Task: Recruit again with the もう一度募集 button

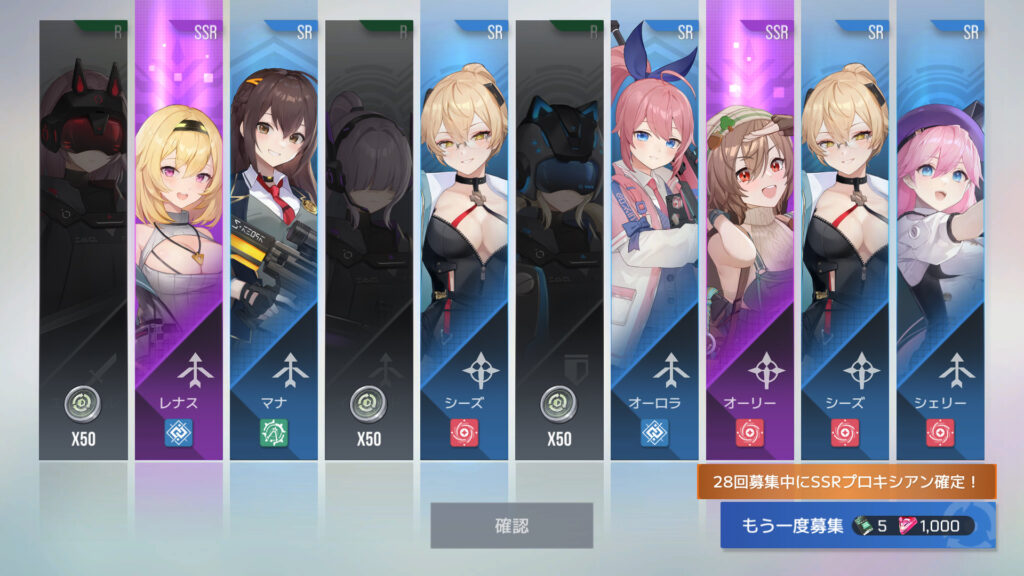Action: click(x=857, y=525)
